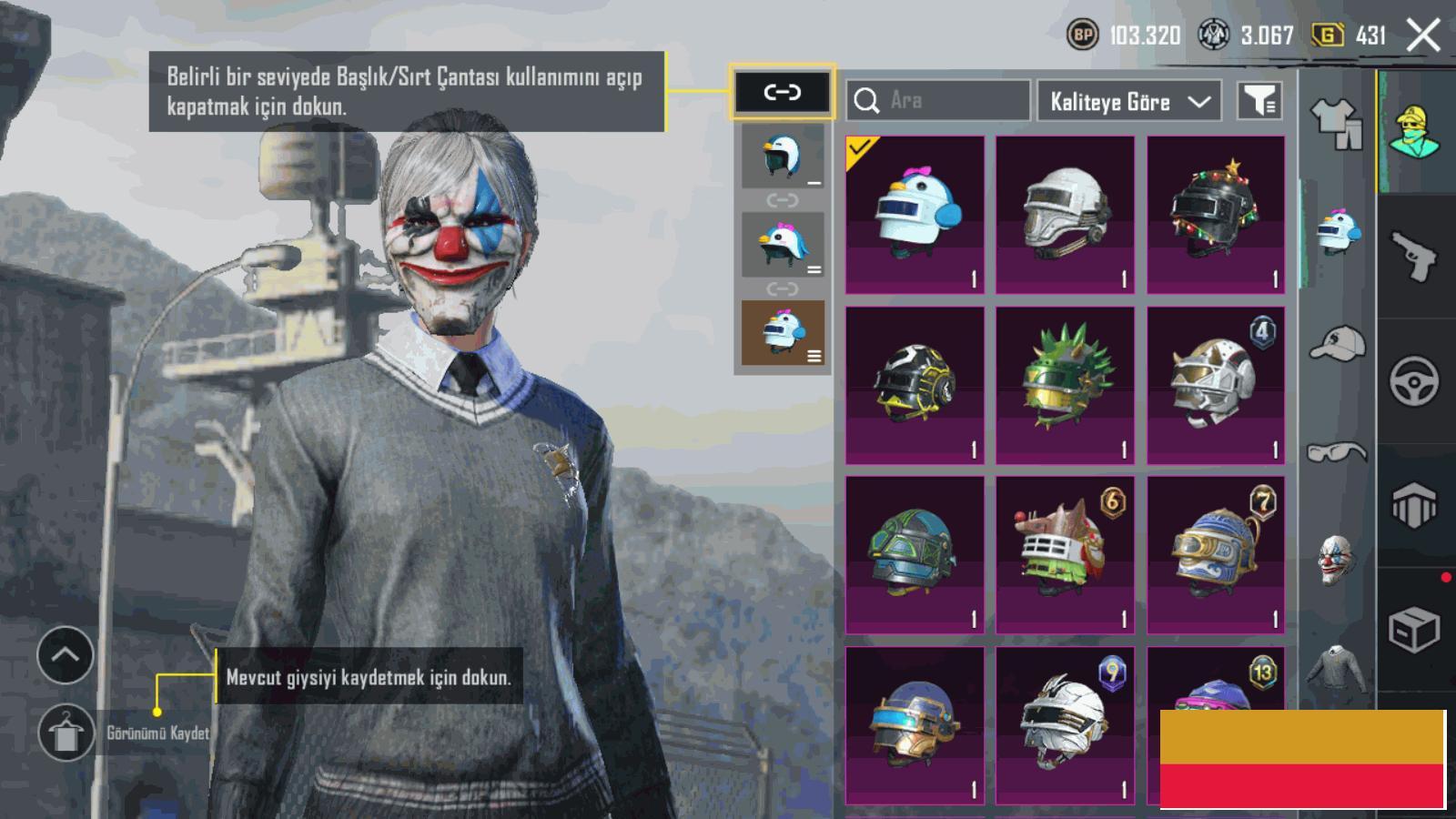Select the blue and gold helmet with badge 7
This screenshot has width=1456, height=819.
[1216, 555]
